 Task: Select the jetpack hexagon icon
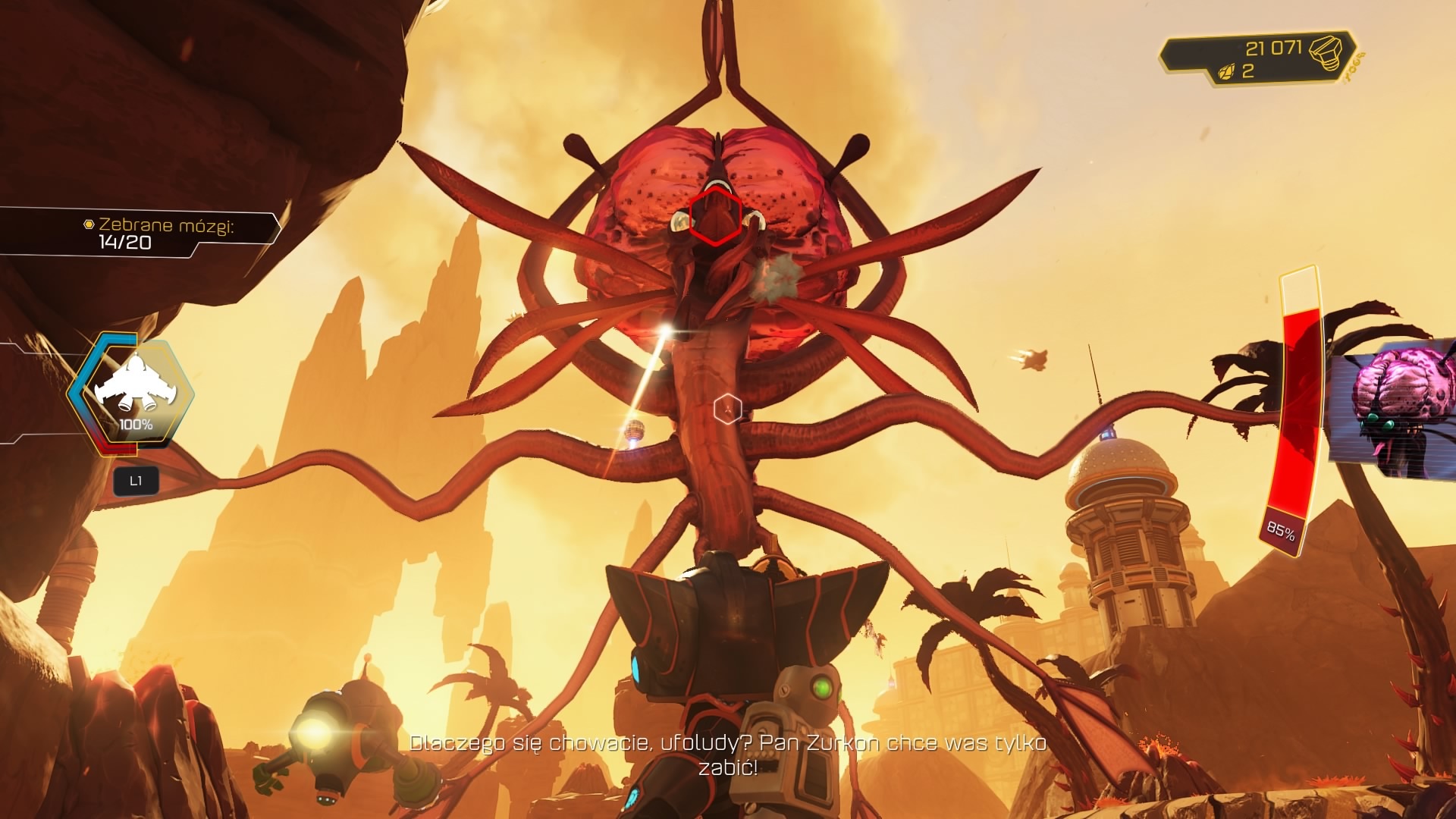pos(134,392)
